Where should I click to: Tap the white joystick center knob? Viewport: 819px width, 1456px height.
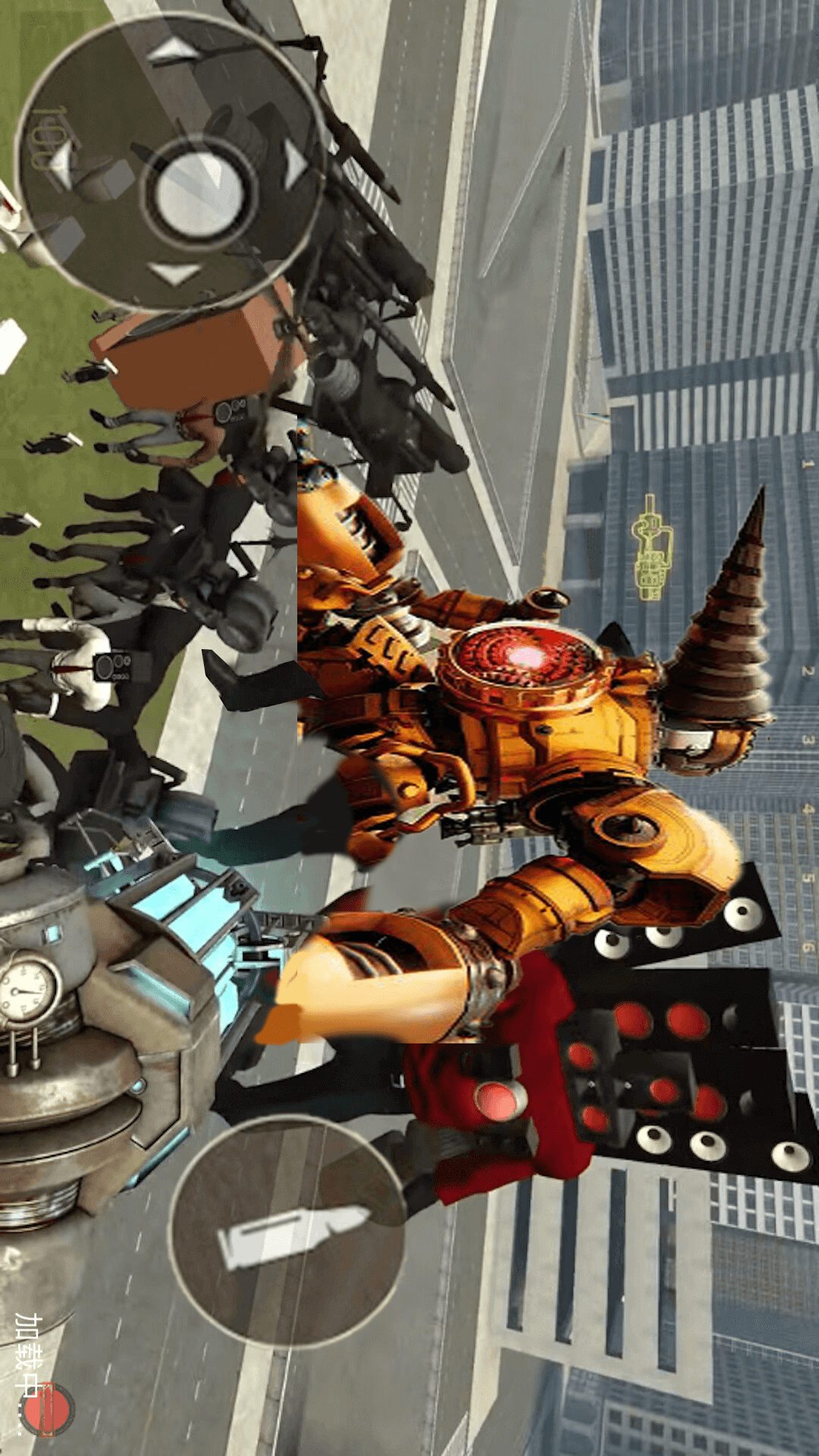199,193
